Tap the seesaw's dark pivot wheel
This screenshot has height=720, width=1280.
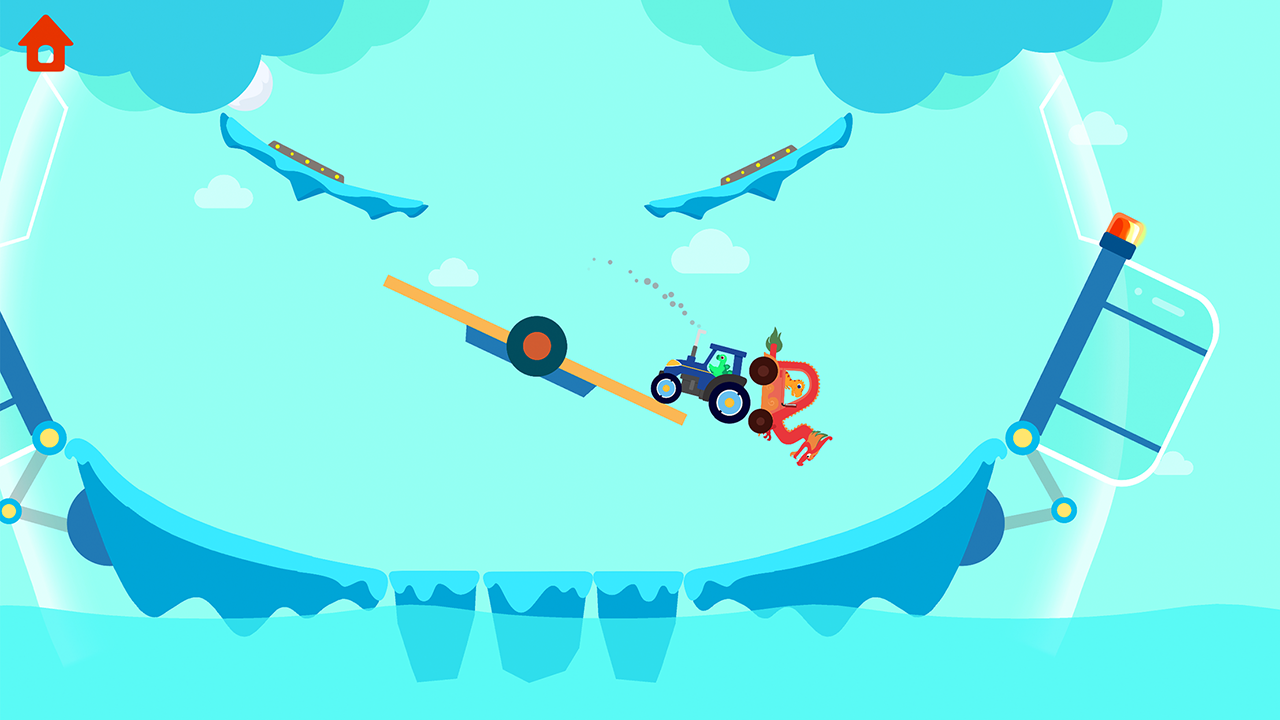click(537, 345)
